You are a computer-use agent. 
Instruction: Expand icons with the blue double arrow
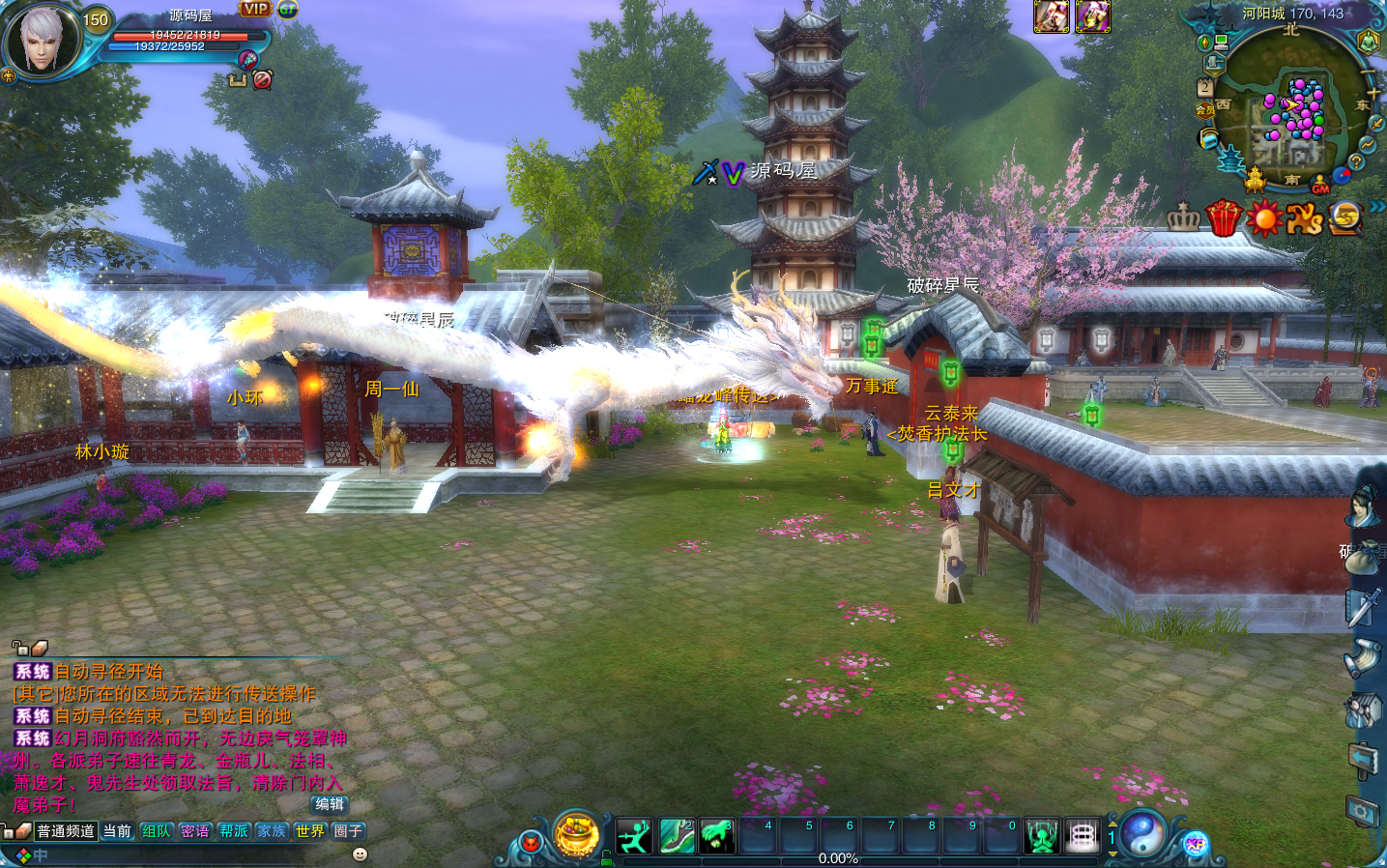coord(1376,206)
